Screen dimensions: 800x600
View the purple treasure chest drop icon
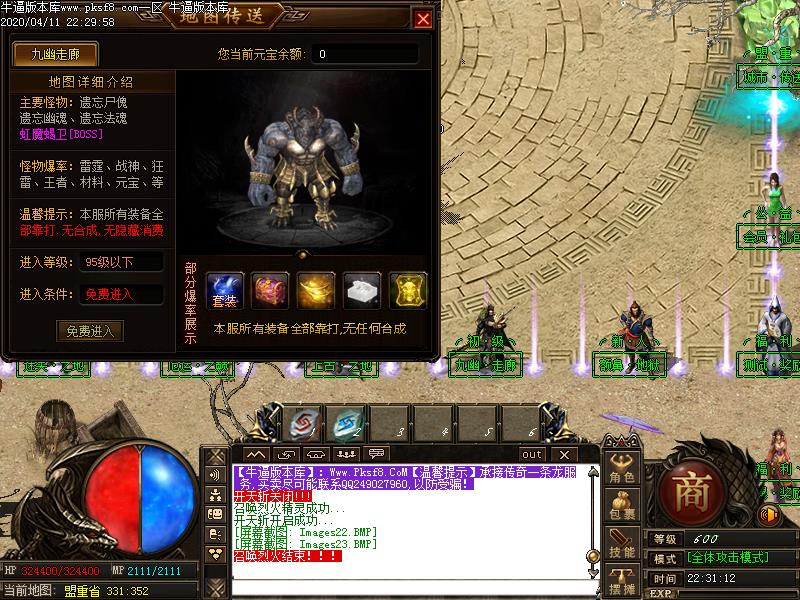click(x=270, y=290)
